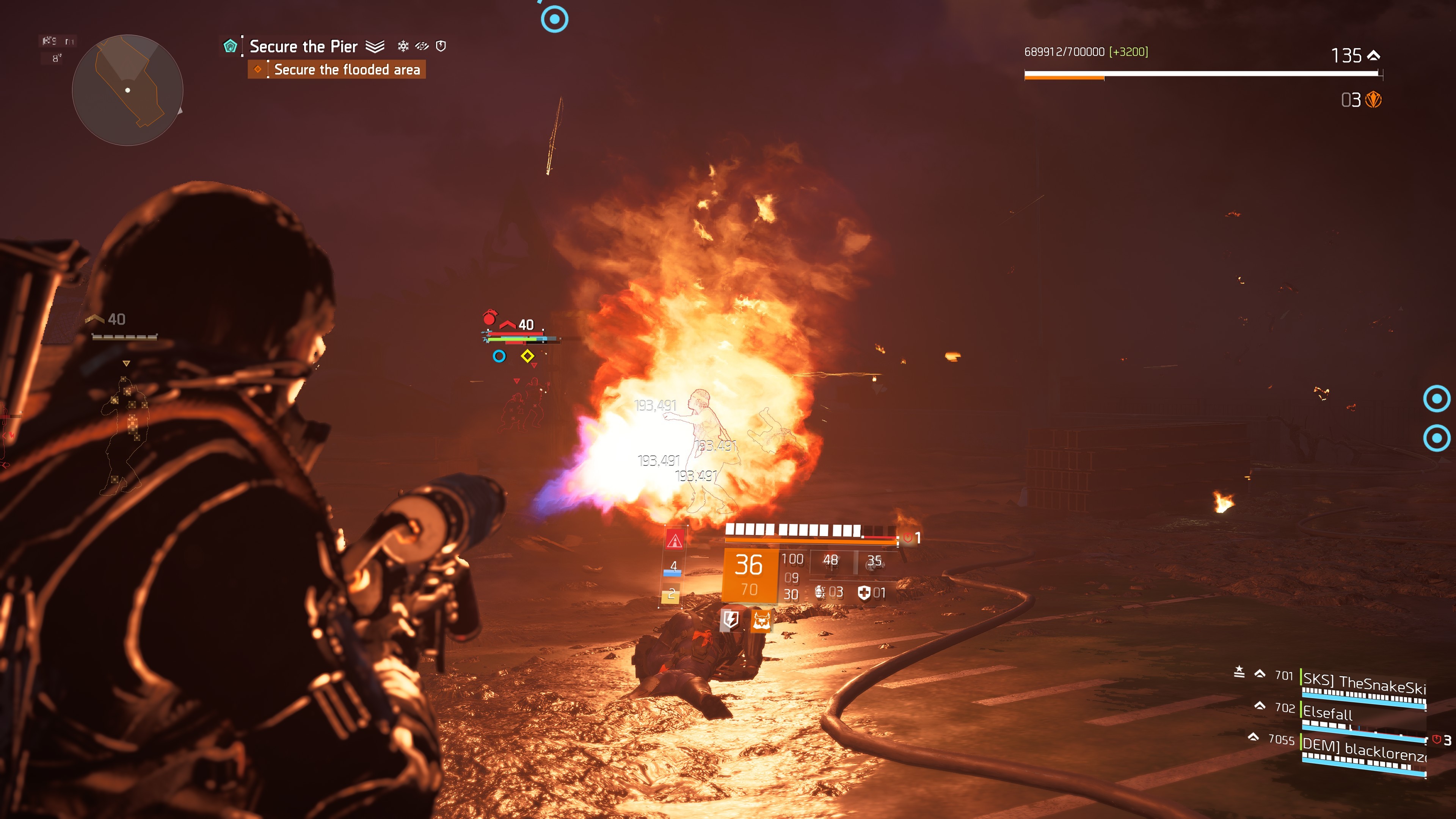
Task: Use the armor kit cross-shield icon
Action: click(x=864, y=592)
